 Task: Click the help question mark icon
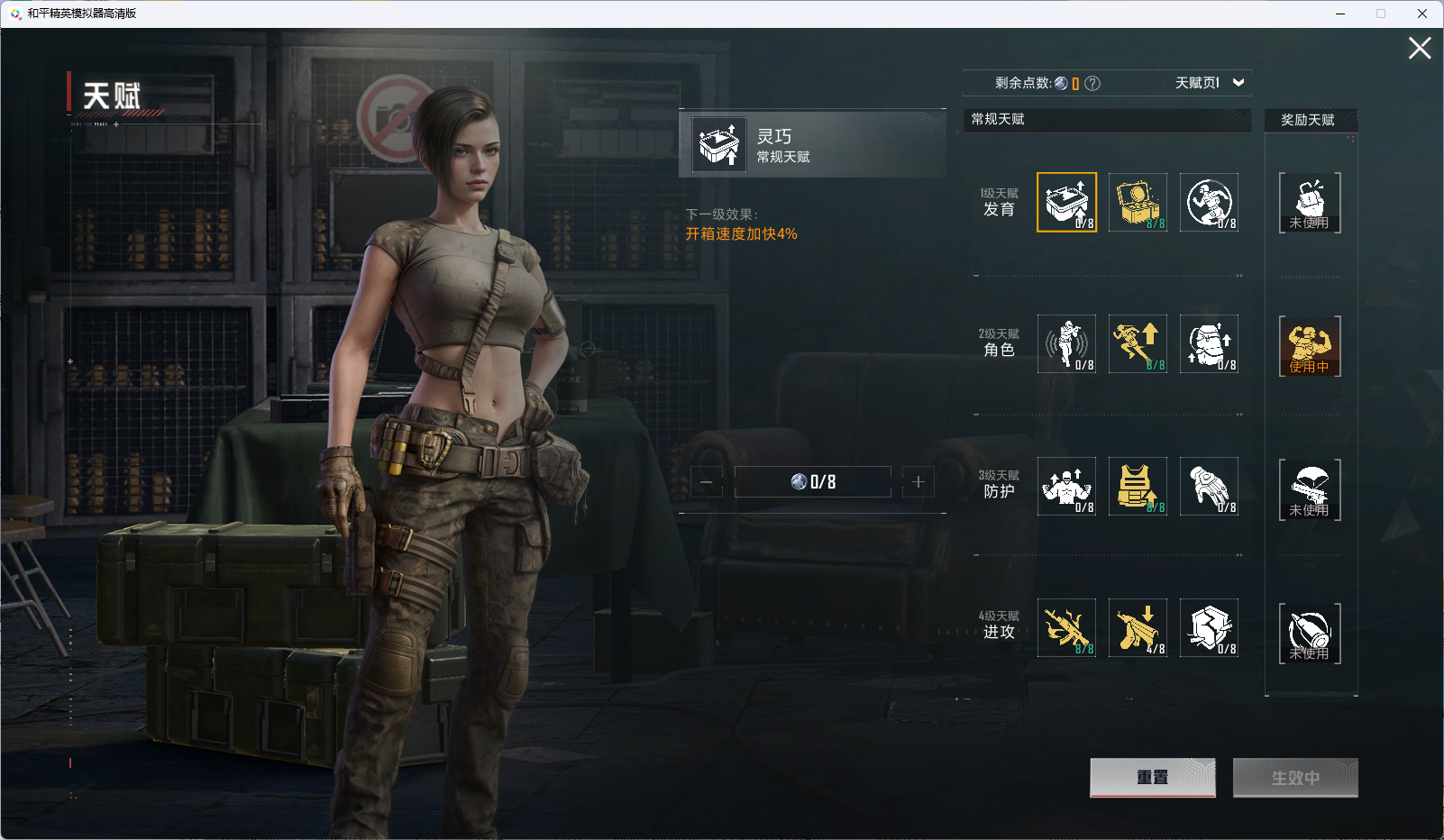[1092, 84]
